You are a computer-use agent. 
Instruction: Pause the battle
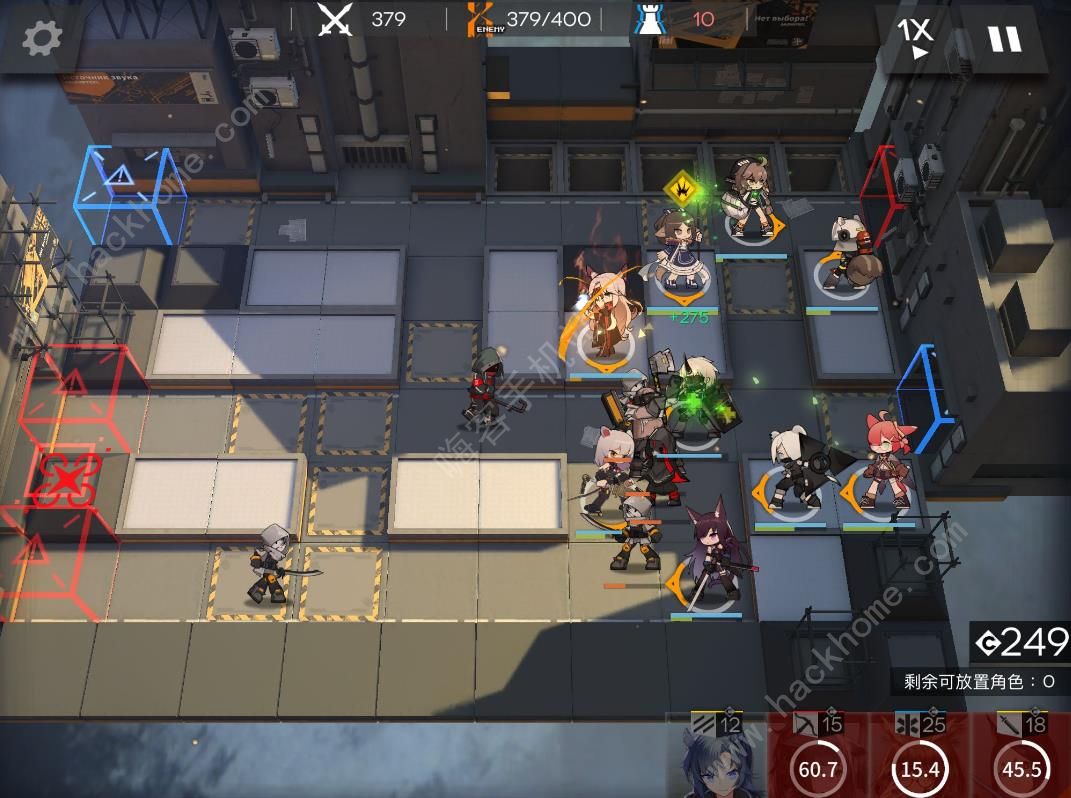coord(1004,38)
